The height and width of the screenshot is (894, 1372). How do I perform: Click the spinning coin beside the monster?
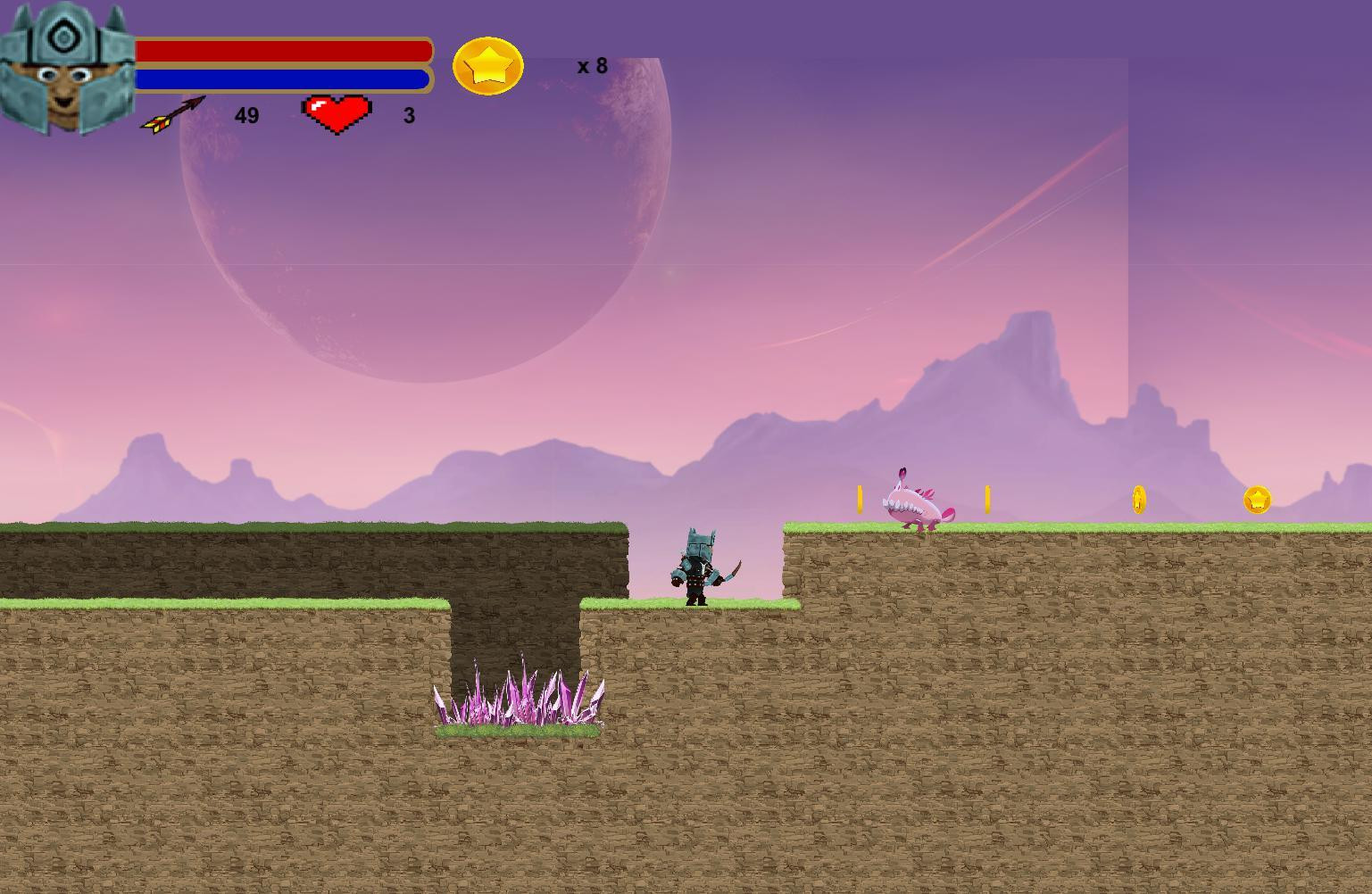[x=860, y=498]
